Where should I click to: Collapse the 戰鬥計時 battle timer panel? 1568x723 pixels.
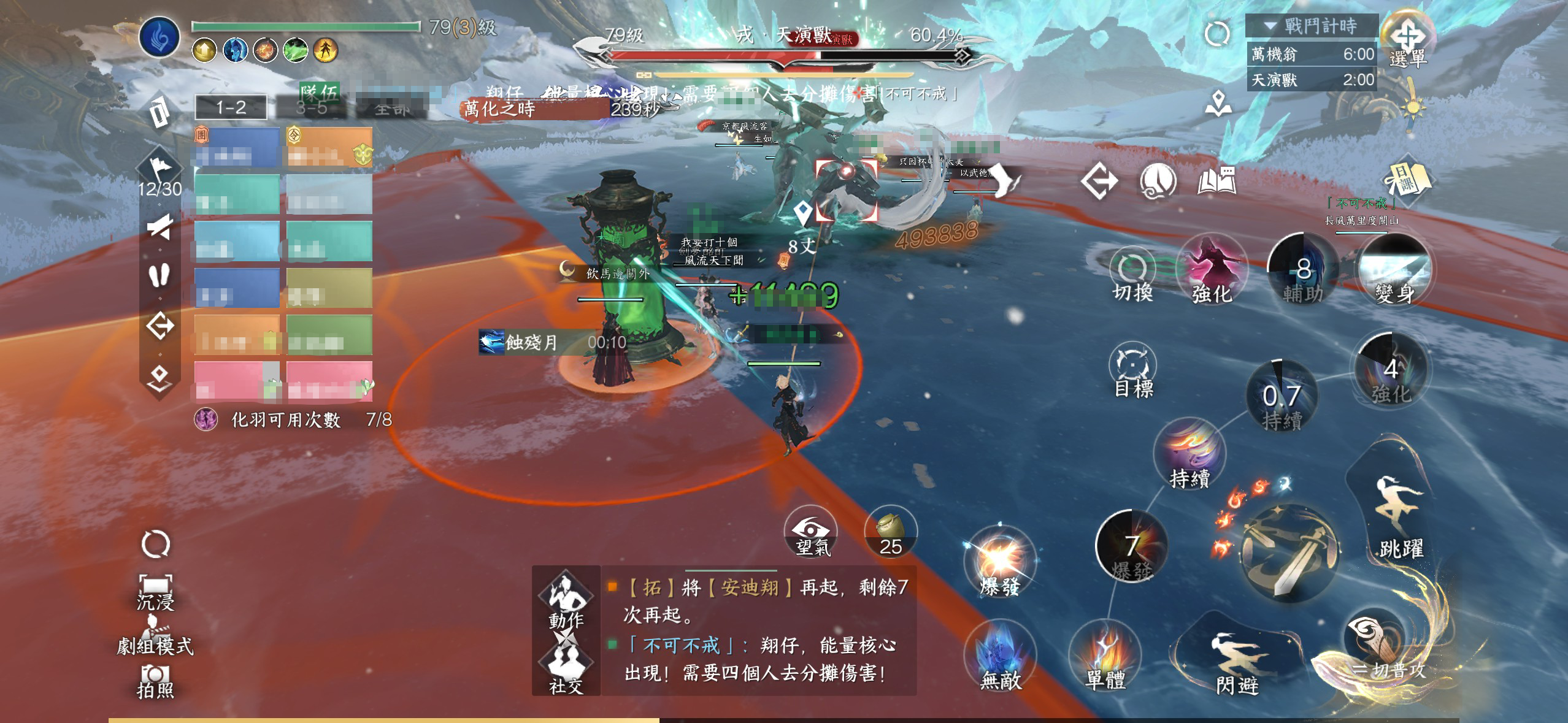tap(1270, 26)
